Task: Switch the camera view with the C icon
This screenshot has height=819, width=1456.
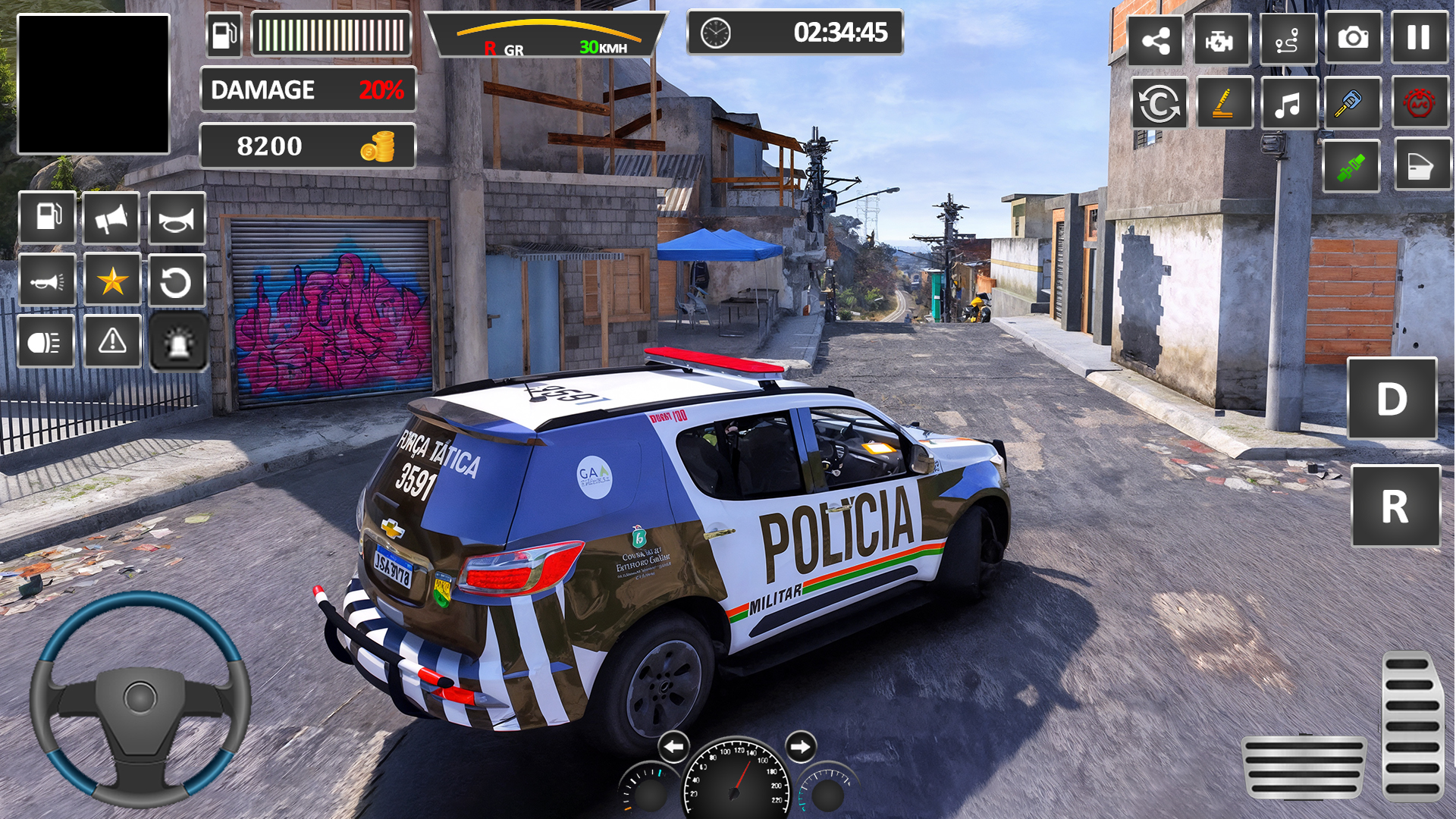Action: point(1159,103)
